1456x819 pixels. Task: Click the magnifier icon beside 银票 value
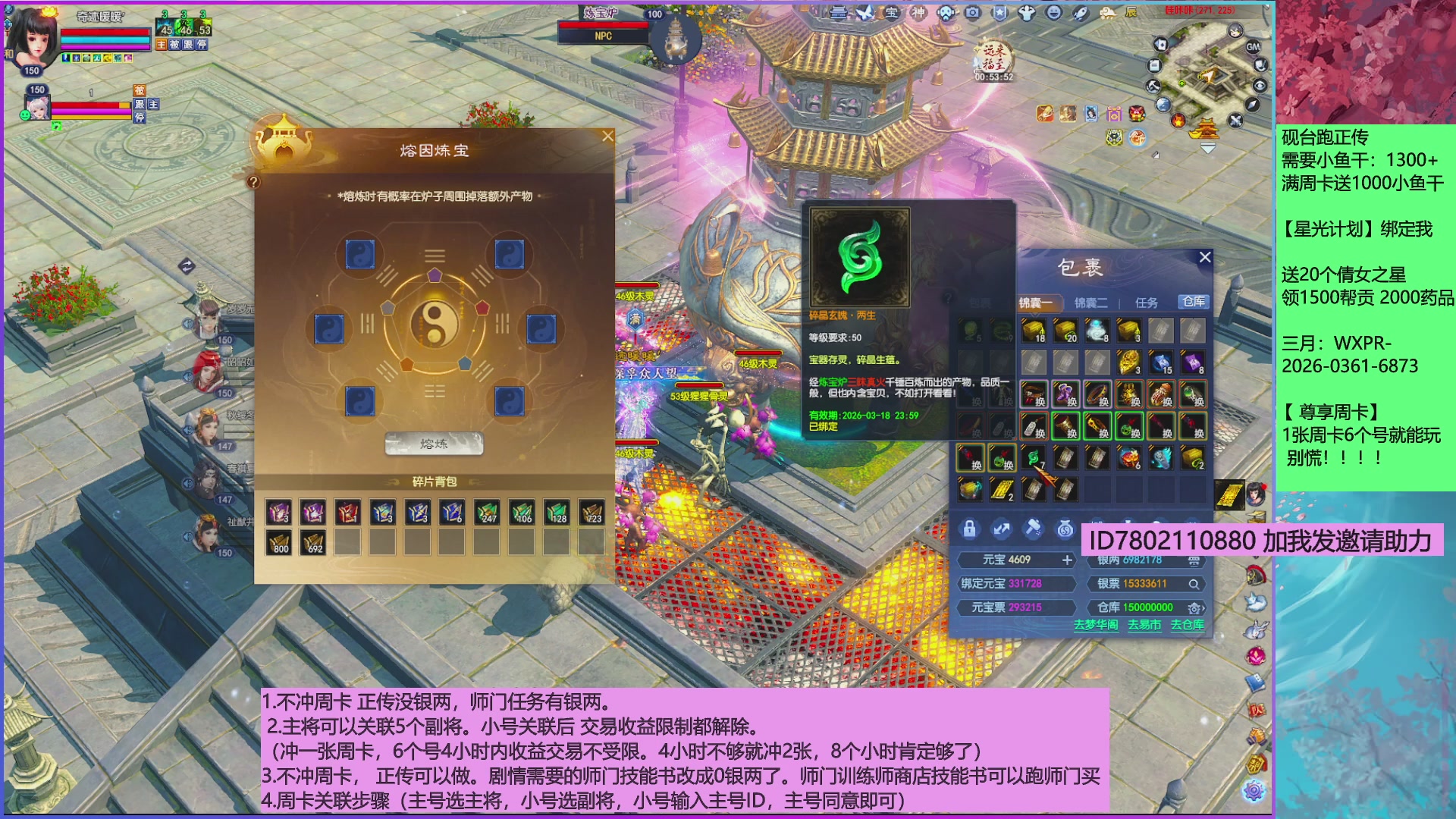pos(1196,584)
